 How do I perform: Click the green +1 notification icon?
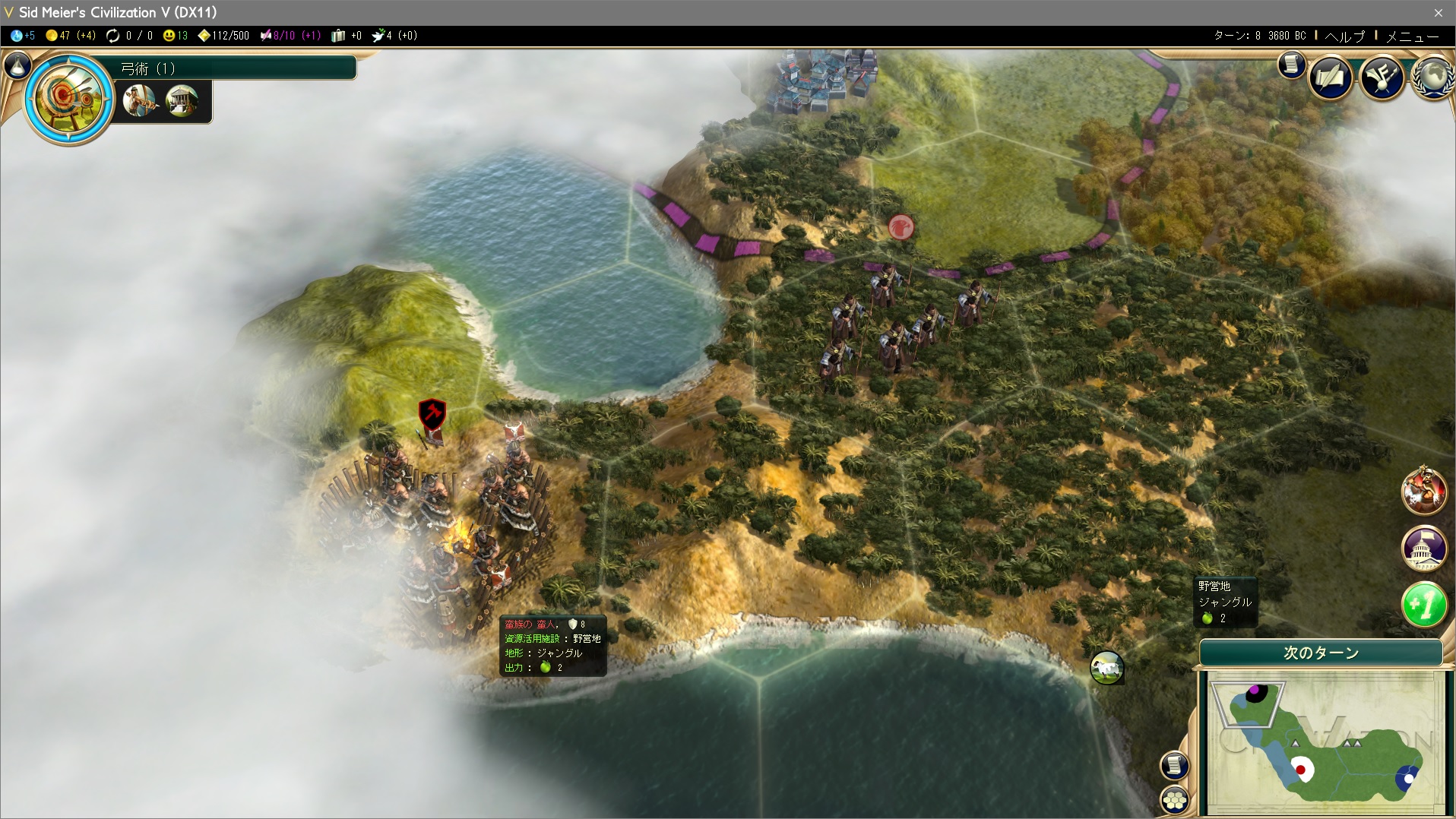pos(1423,605)
